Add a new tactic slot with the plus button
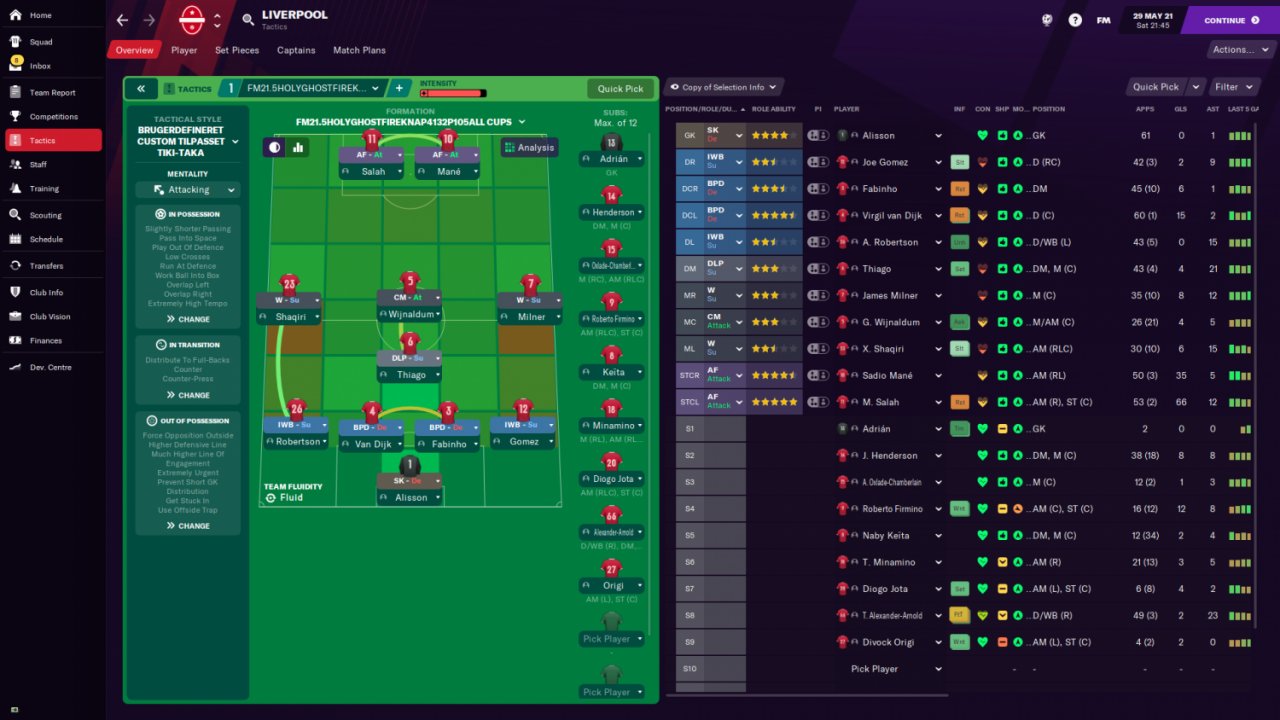1280x720 pixels. click(399, 89)
